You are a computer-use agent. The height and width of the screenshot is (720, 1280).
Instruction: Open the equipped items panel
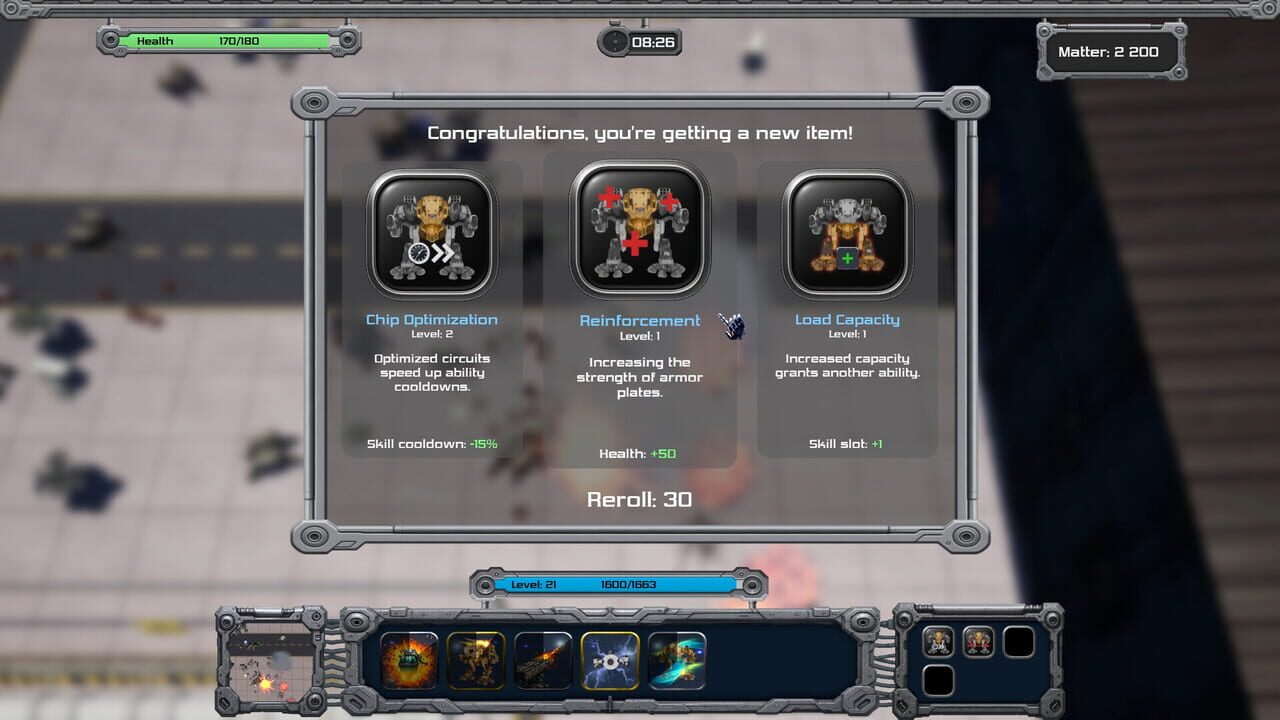tap(979, 660)
